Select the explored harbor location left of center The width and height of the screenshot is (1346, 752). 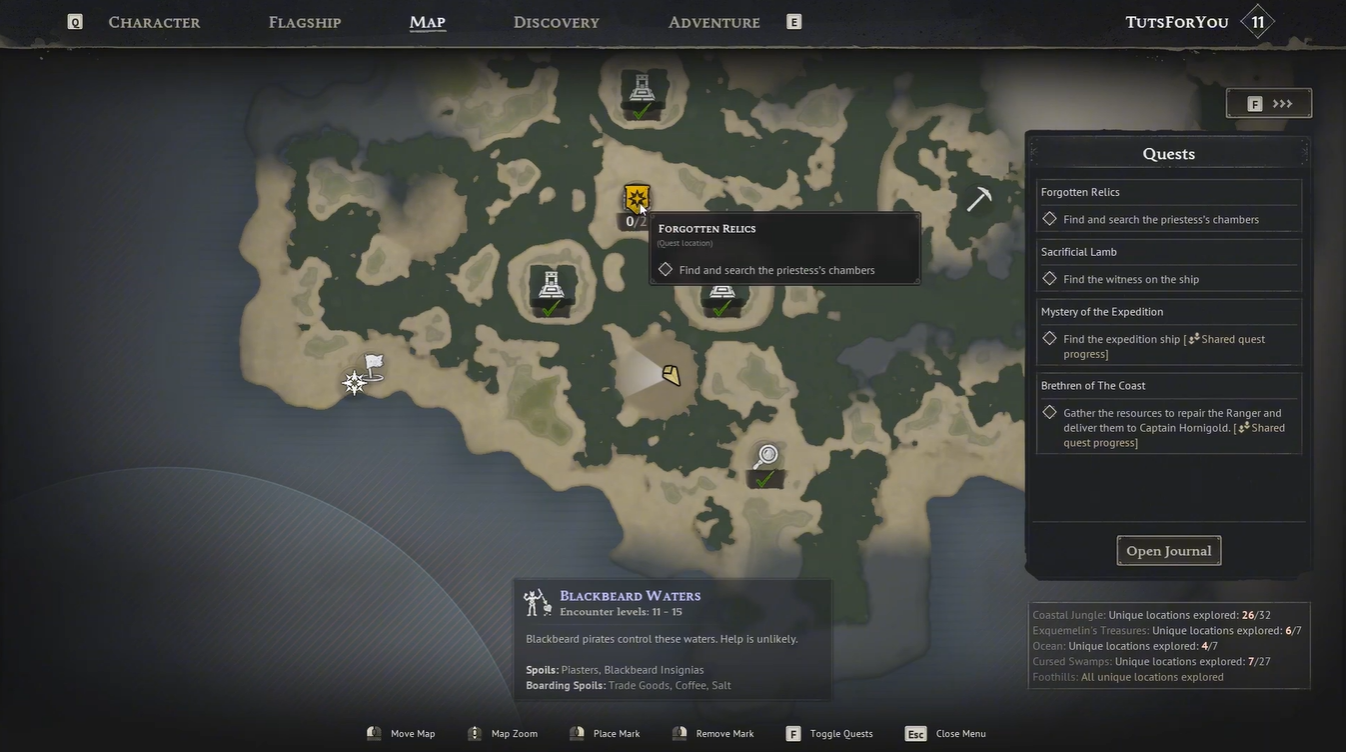click(x=551, y=286)
